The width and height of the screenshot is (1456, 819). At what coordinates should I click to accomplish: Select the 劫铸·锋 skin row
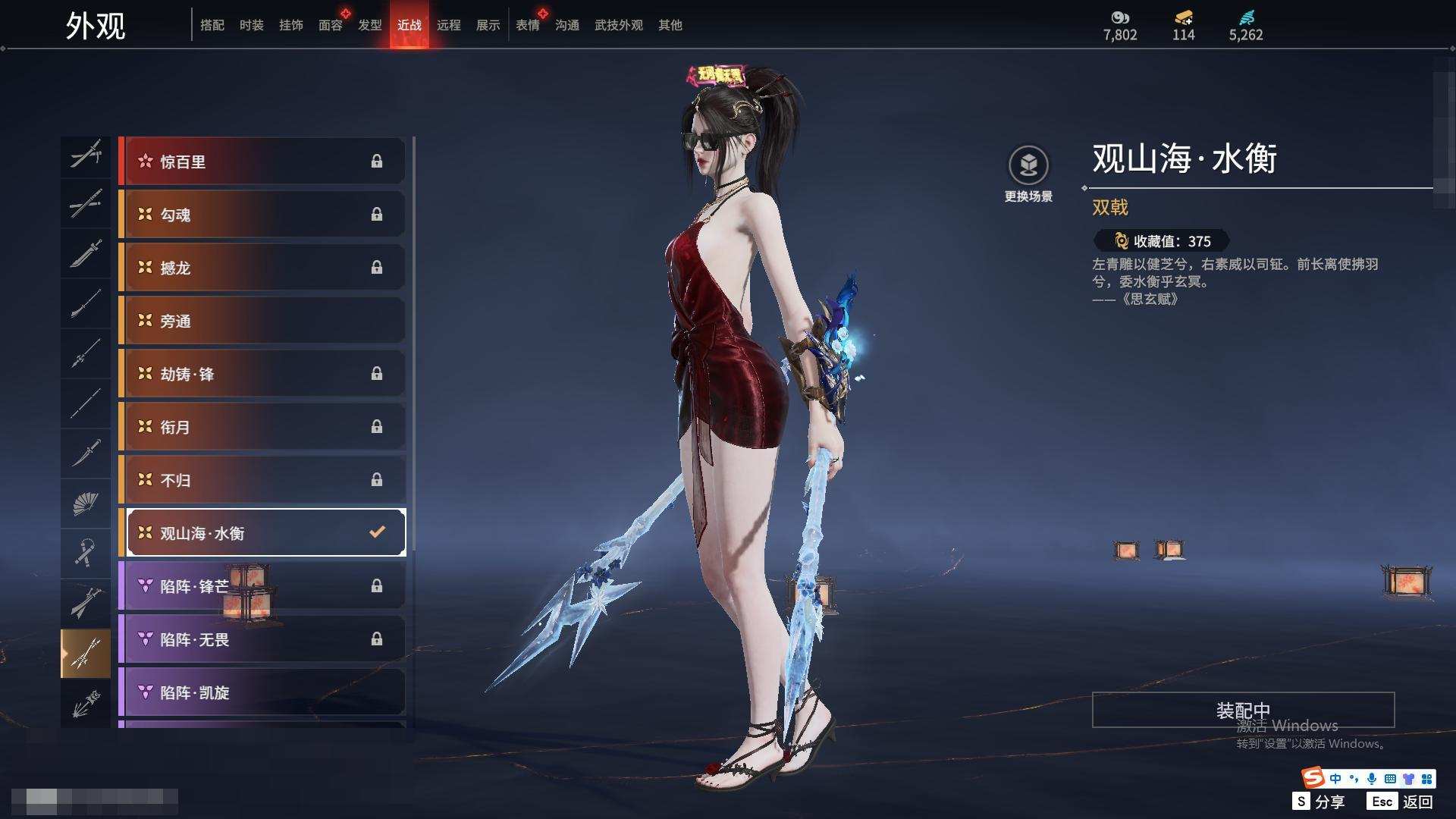(262, 374)
